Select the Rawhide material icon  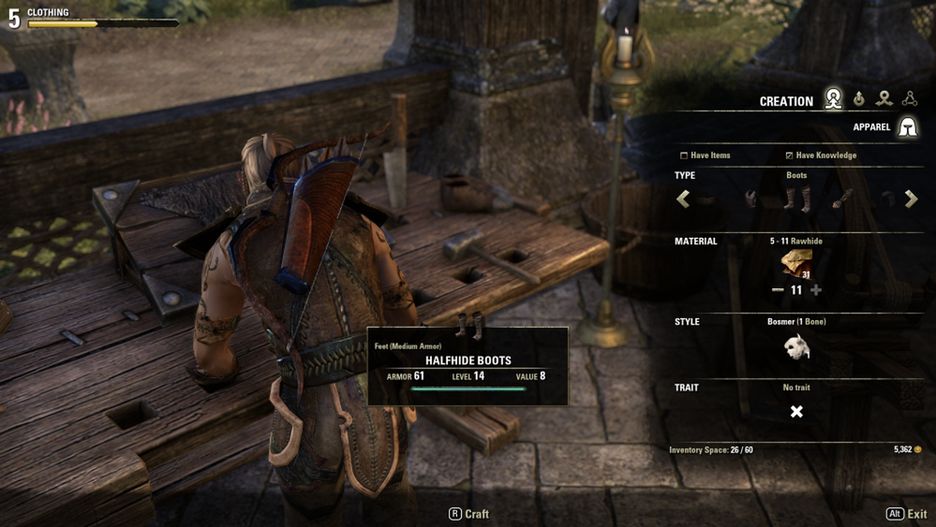coord(796,264)
